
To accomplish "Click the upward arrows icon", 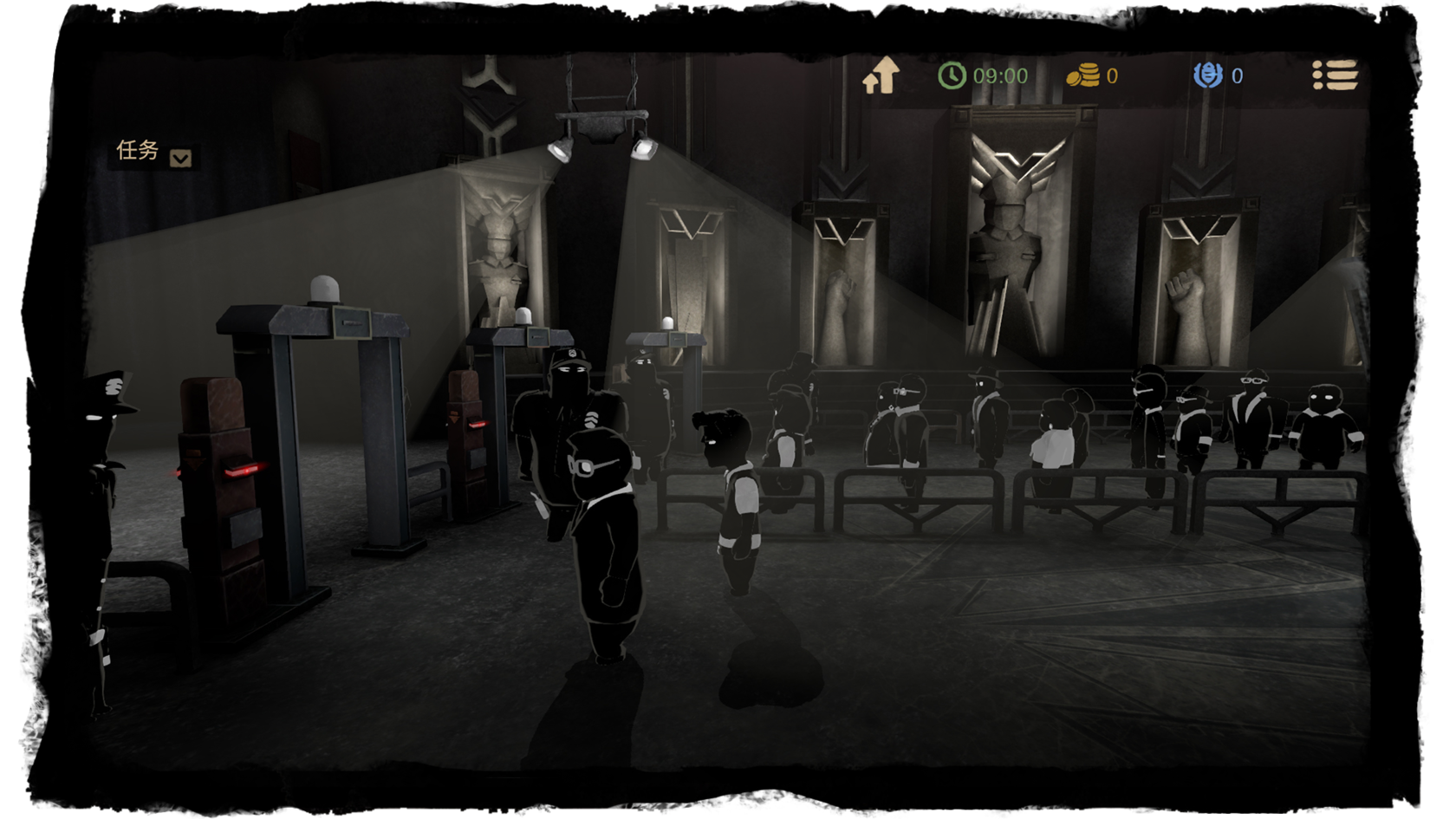I will pos(881,76).
